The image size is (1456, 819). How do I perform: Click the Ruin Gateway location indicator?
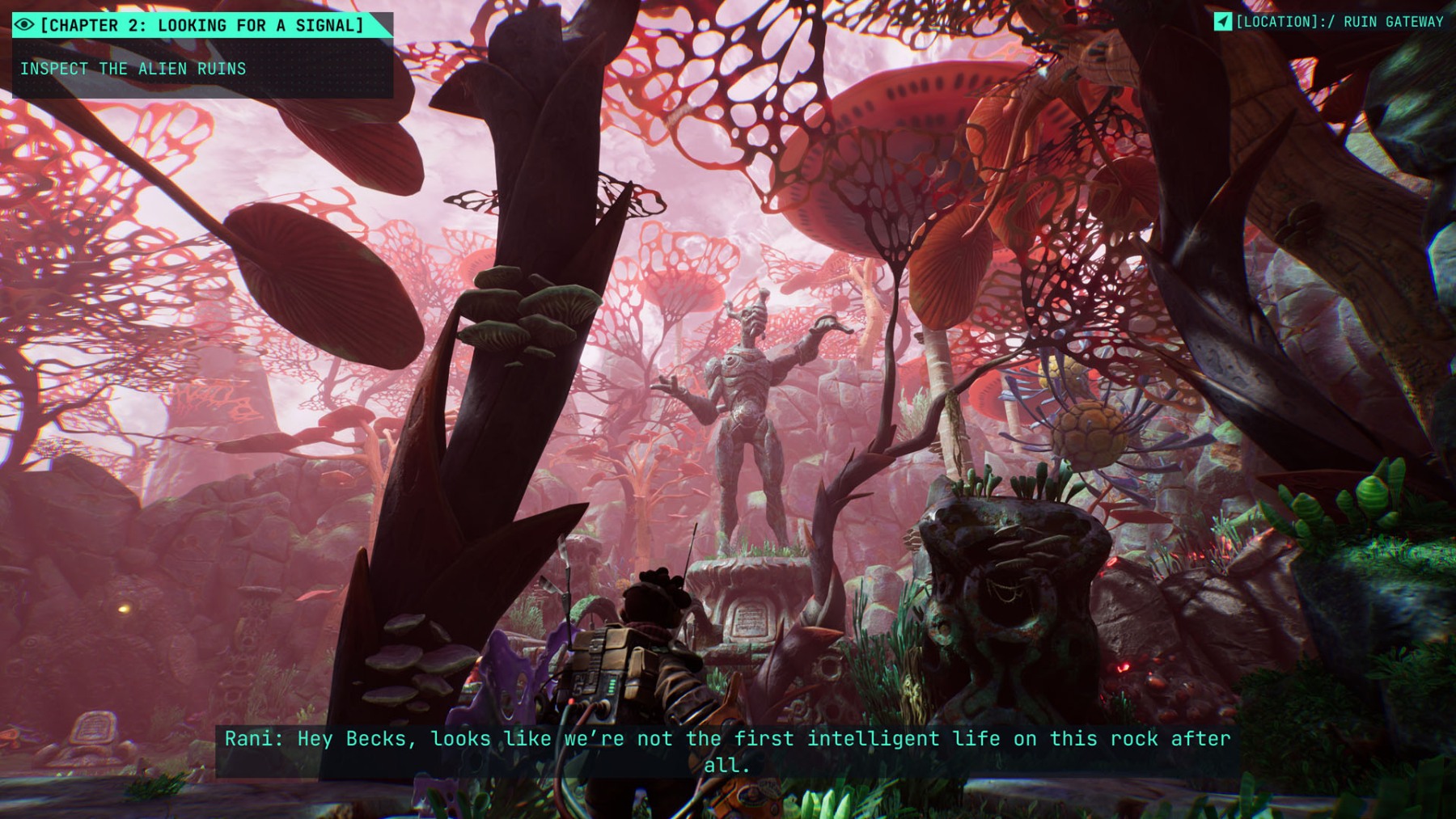[1329, 22]
